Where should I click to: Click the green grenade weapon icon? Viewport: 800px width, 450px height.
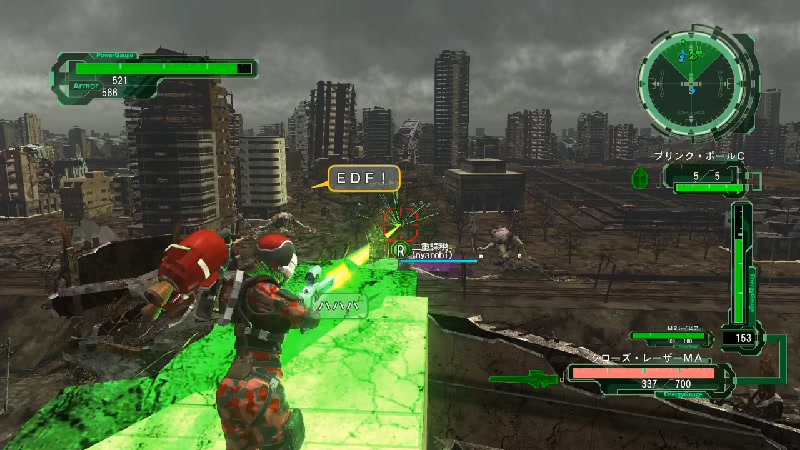pyautogui.click(x=642, y=178)
